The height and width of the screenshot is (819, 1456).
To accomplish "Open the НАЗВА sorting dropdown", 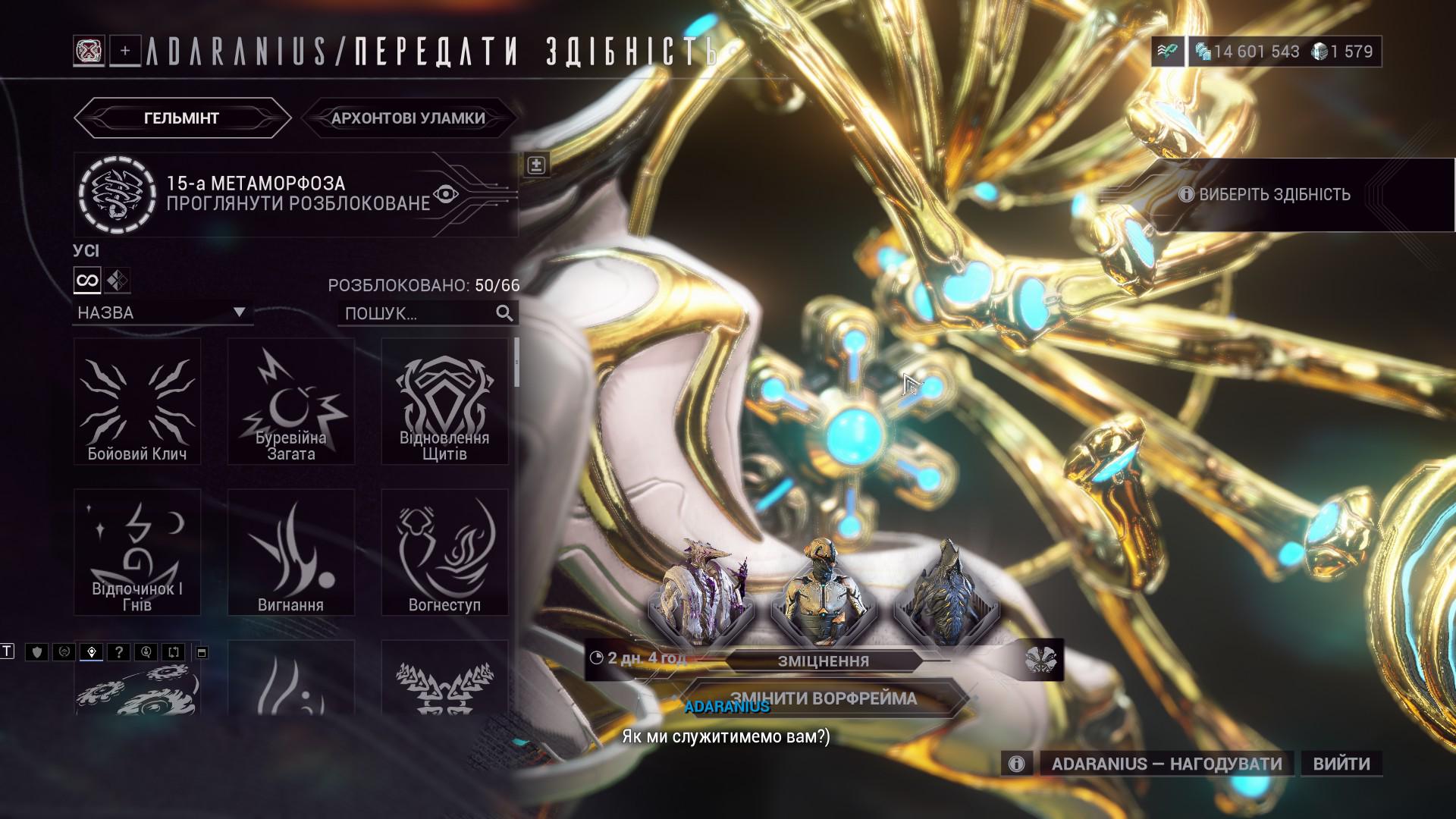I will click(162, 312).
